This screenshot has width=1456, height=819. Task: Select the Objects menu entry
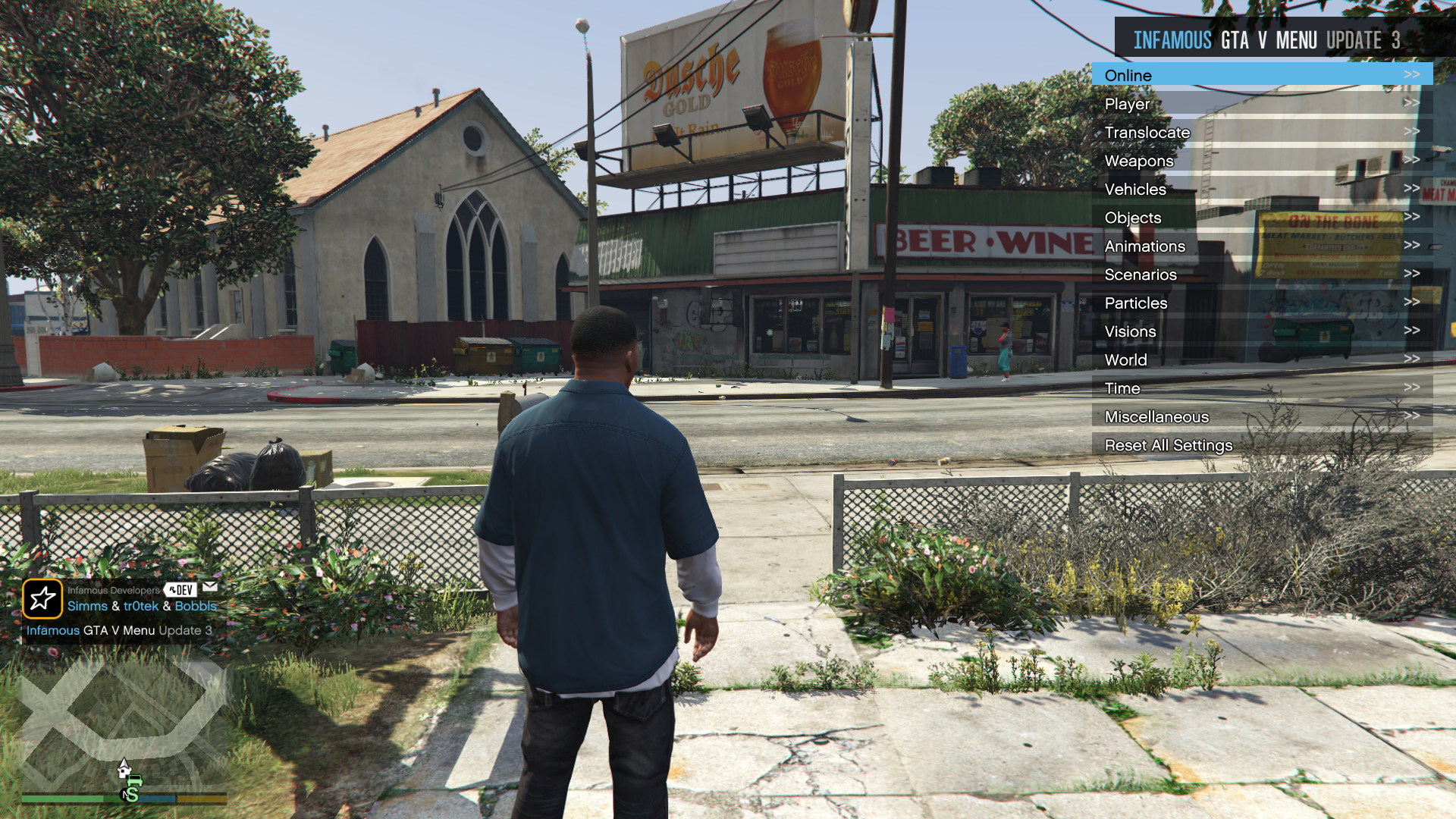pyautogui.click(x=1261, y=218)
